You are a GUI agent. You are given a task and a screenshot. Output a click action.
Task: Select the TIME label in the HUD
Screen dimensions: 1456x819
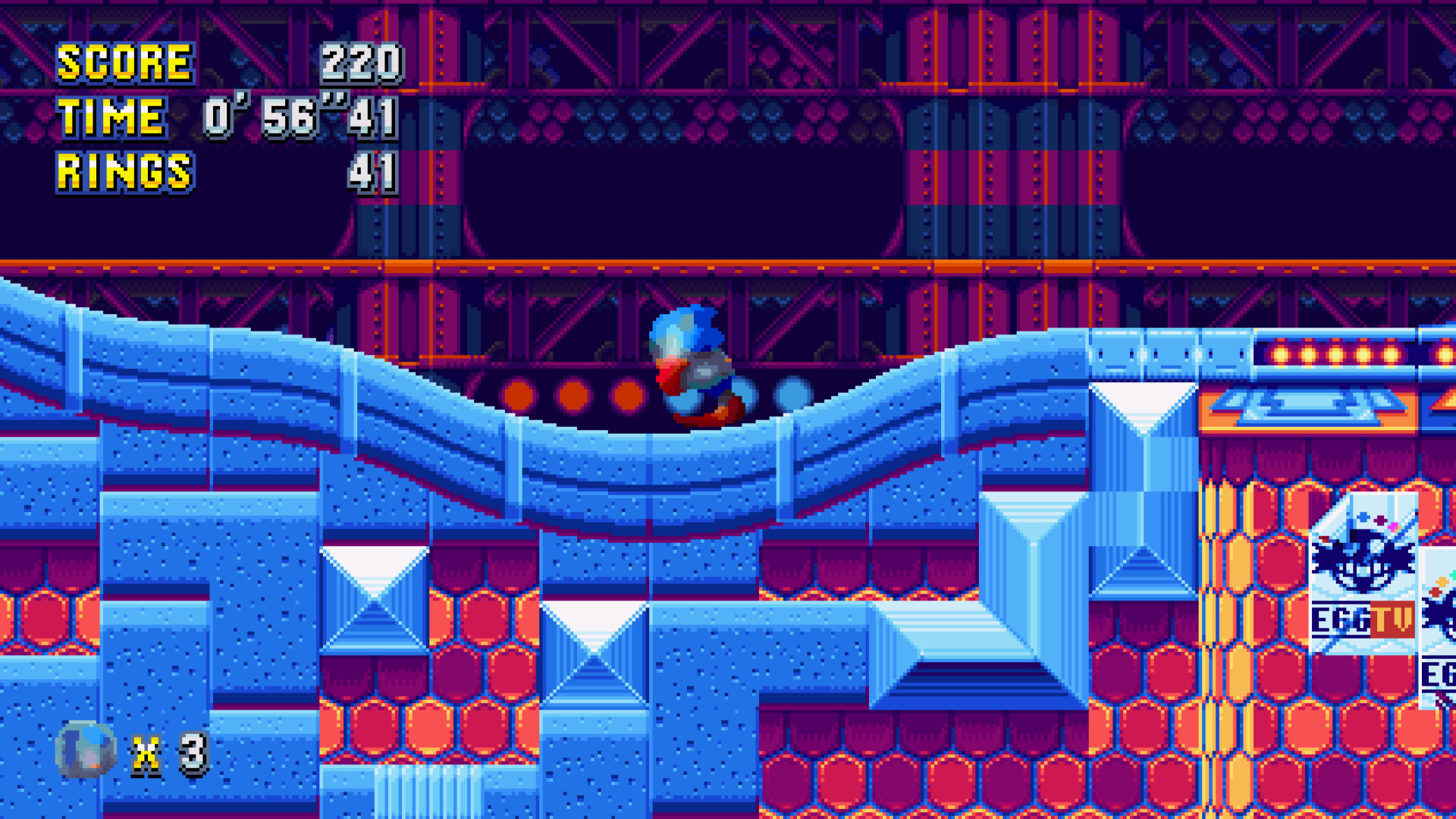pyautogui.click(x=112, y=116)
